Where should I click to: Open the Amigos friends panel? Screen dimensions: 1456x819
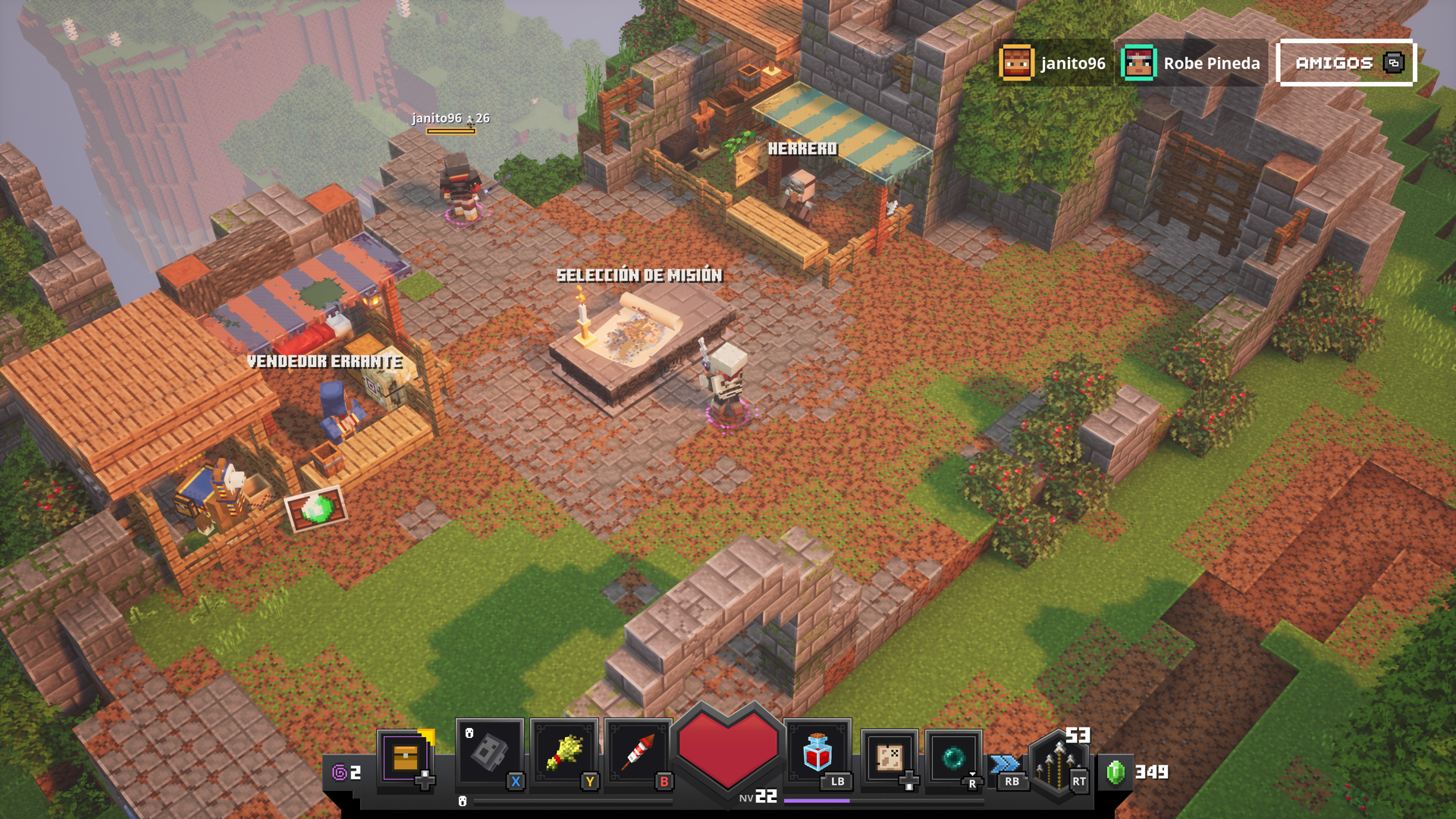1346,63
